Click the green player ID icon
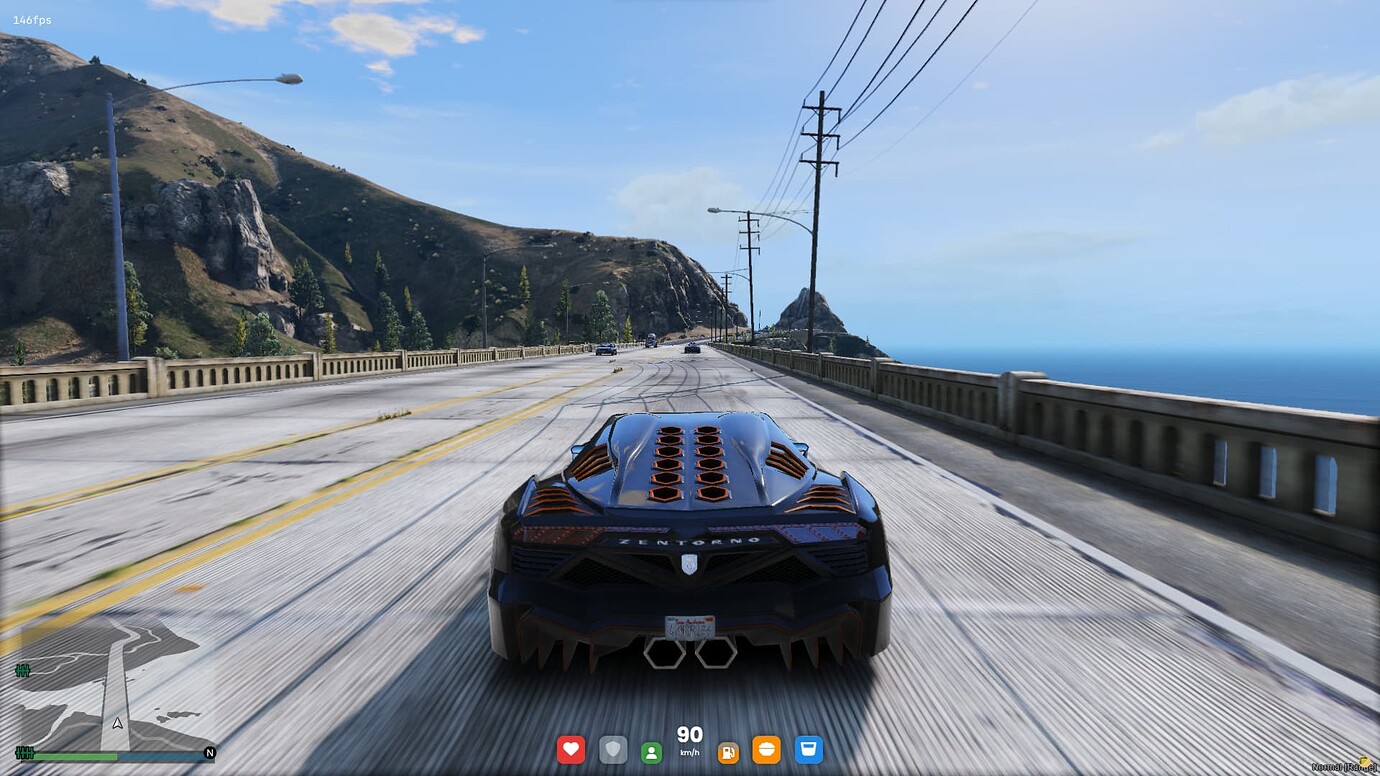The width and height of the screenshot is (1380, 776). click(x=653, y=748)
